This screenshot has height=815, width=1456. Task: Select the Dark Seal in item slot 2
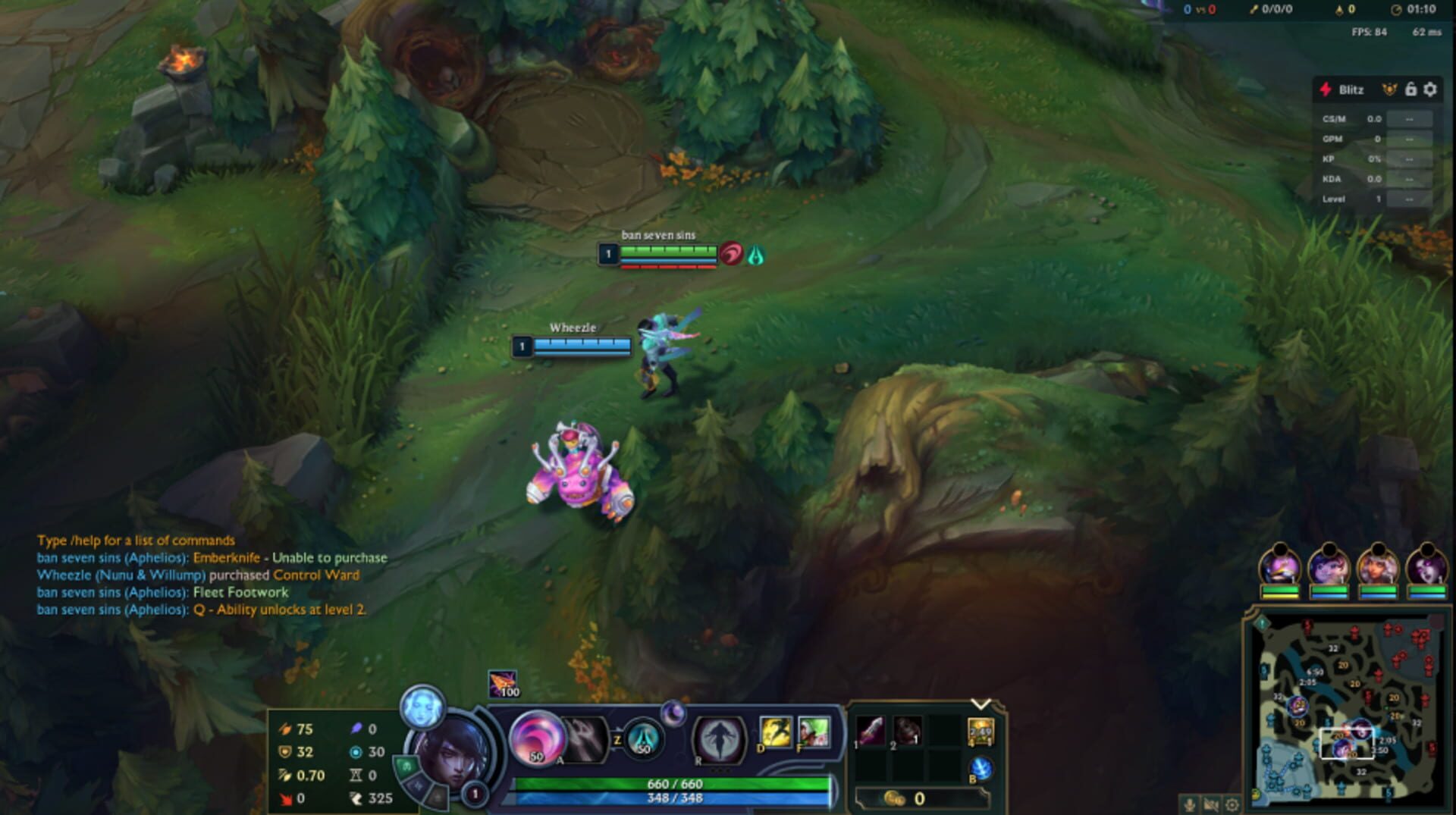point(907,730)
